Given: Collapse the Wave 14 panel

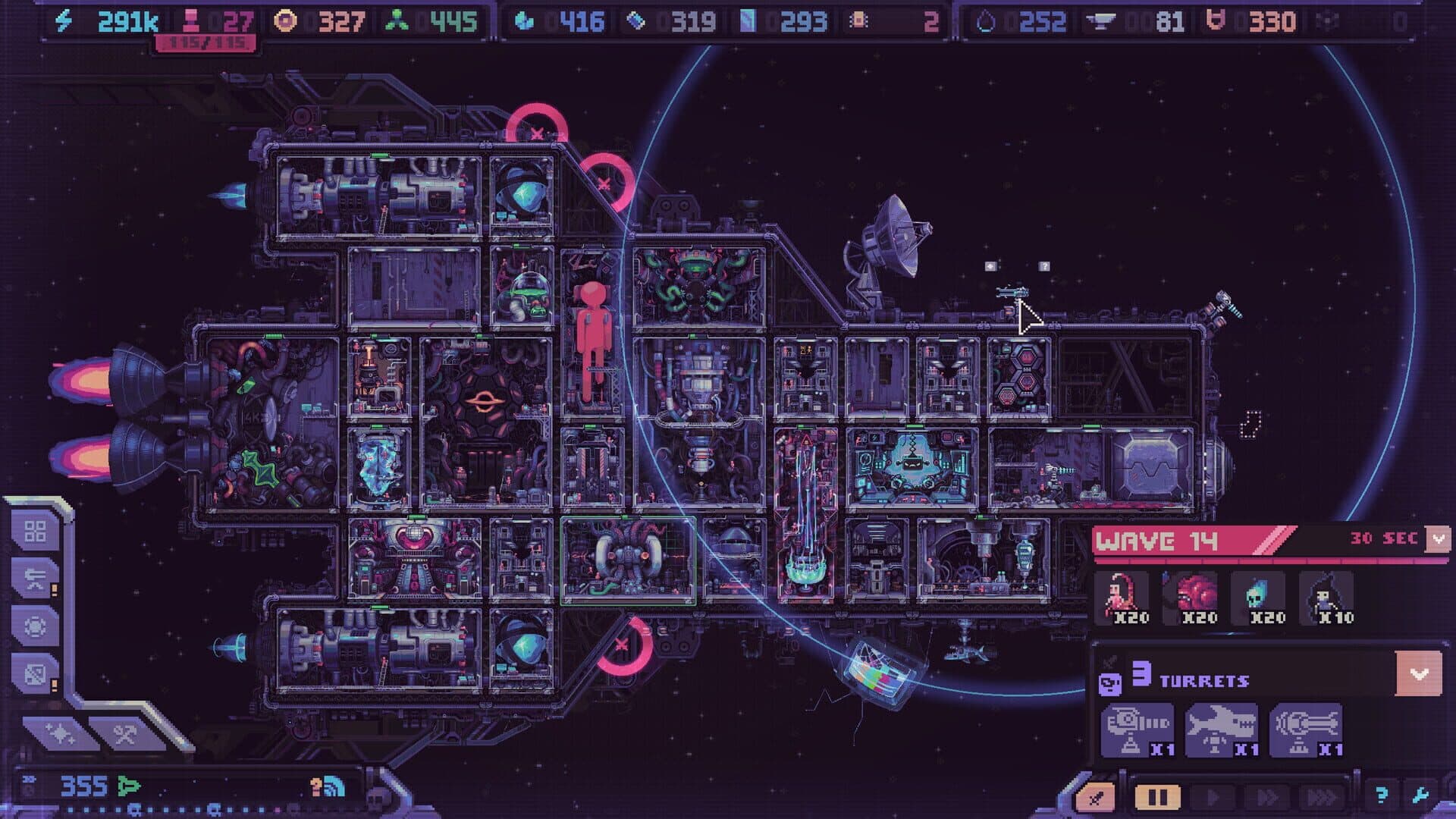Looking at the screenshot, I should [x=1439, y=539].
